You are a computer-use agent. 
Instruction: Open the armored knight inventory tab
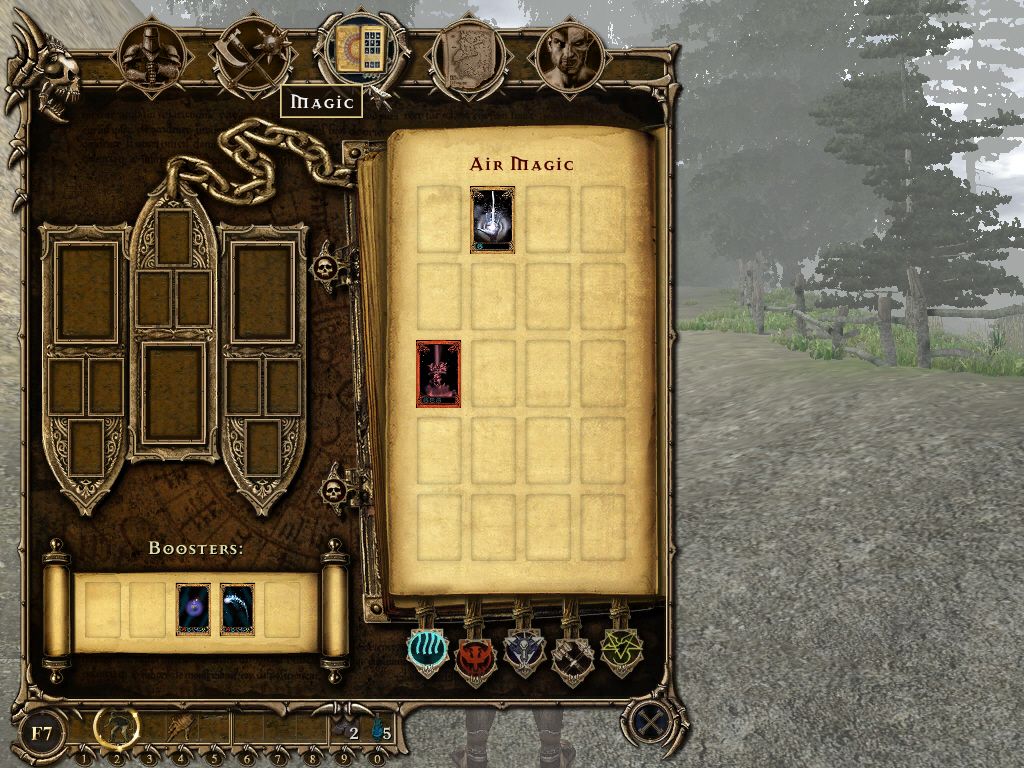tap(150, 55)
